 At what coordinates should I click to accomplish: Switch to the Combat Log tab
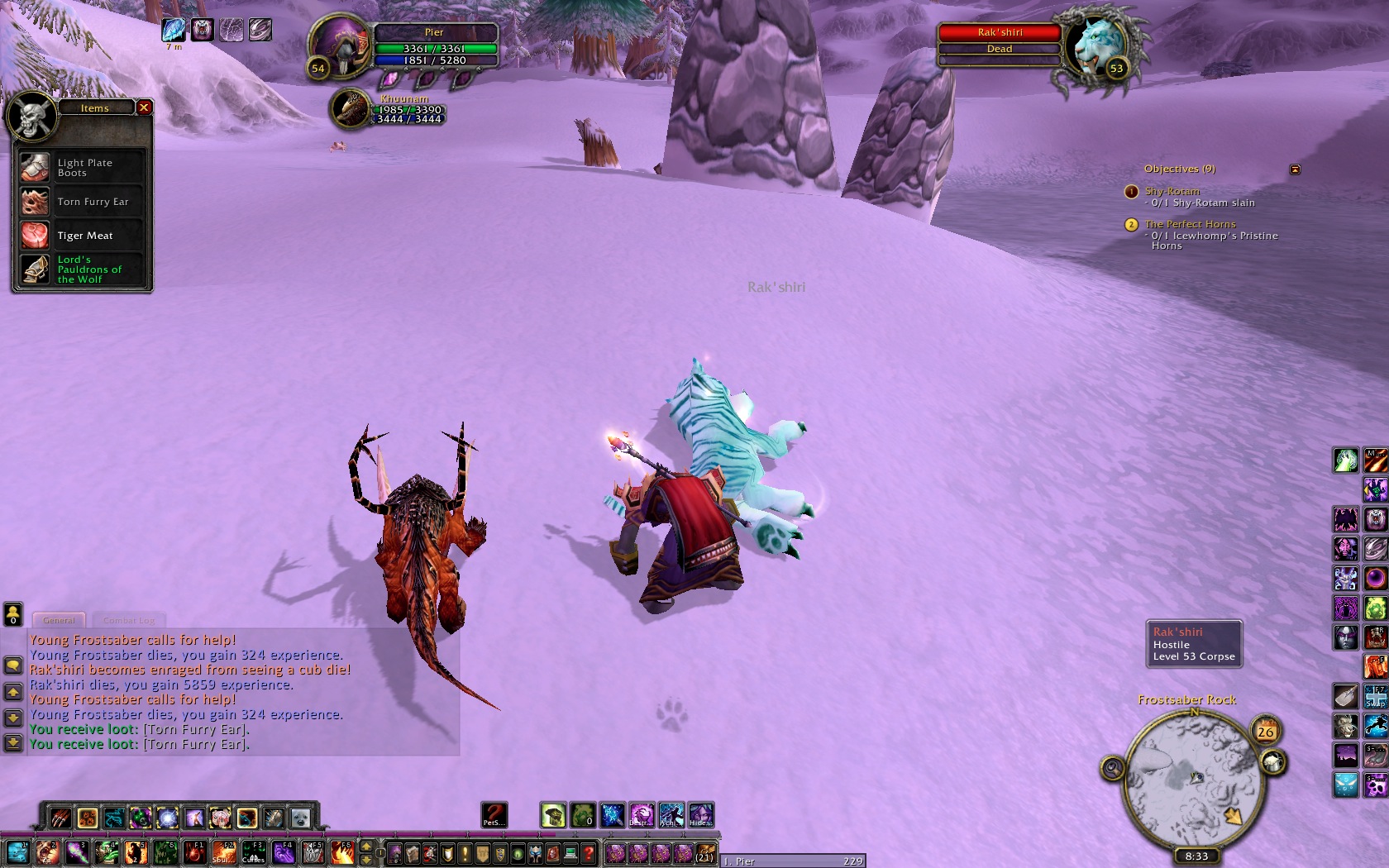point(129,620)
